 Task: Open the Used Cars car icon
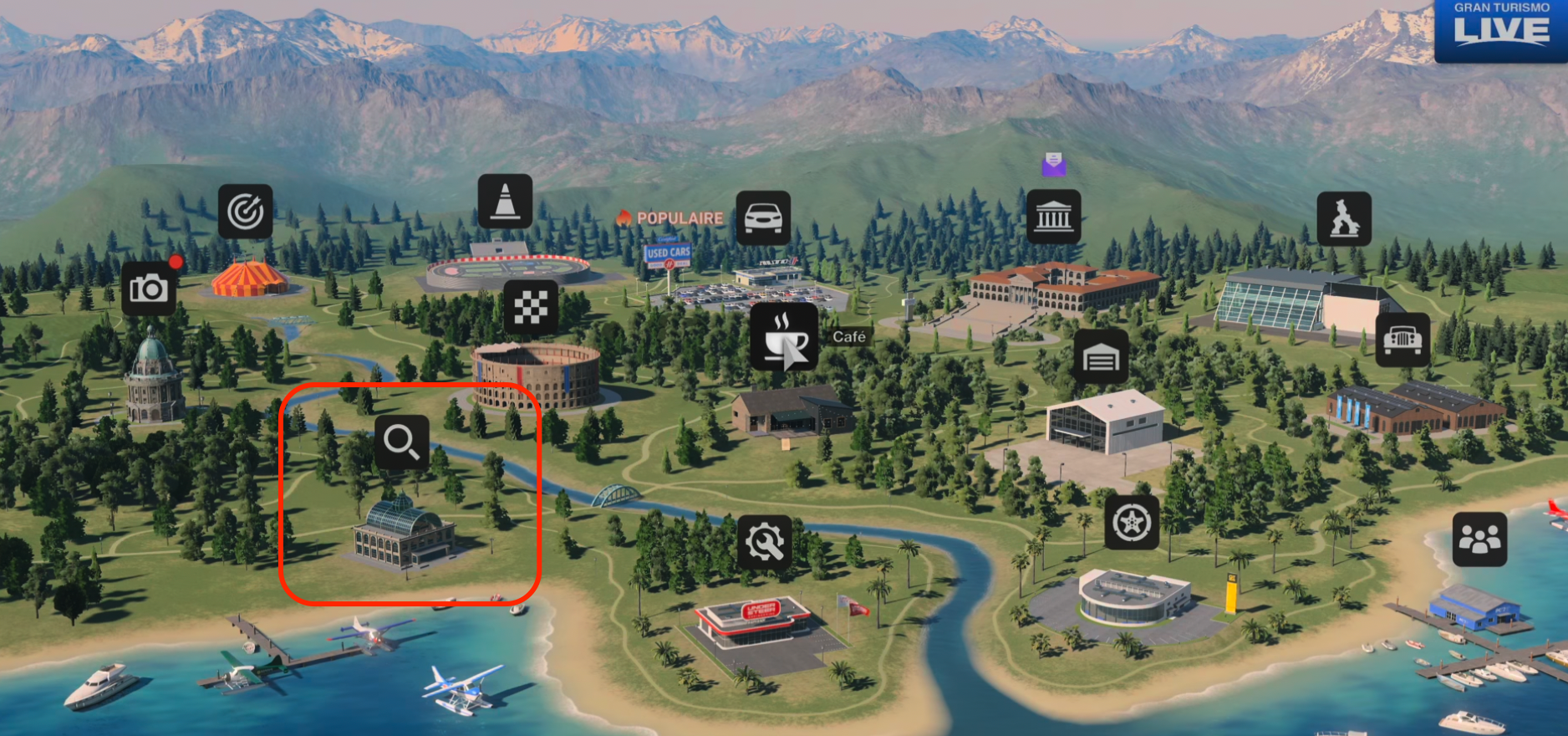click(762, 217)
